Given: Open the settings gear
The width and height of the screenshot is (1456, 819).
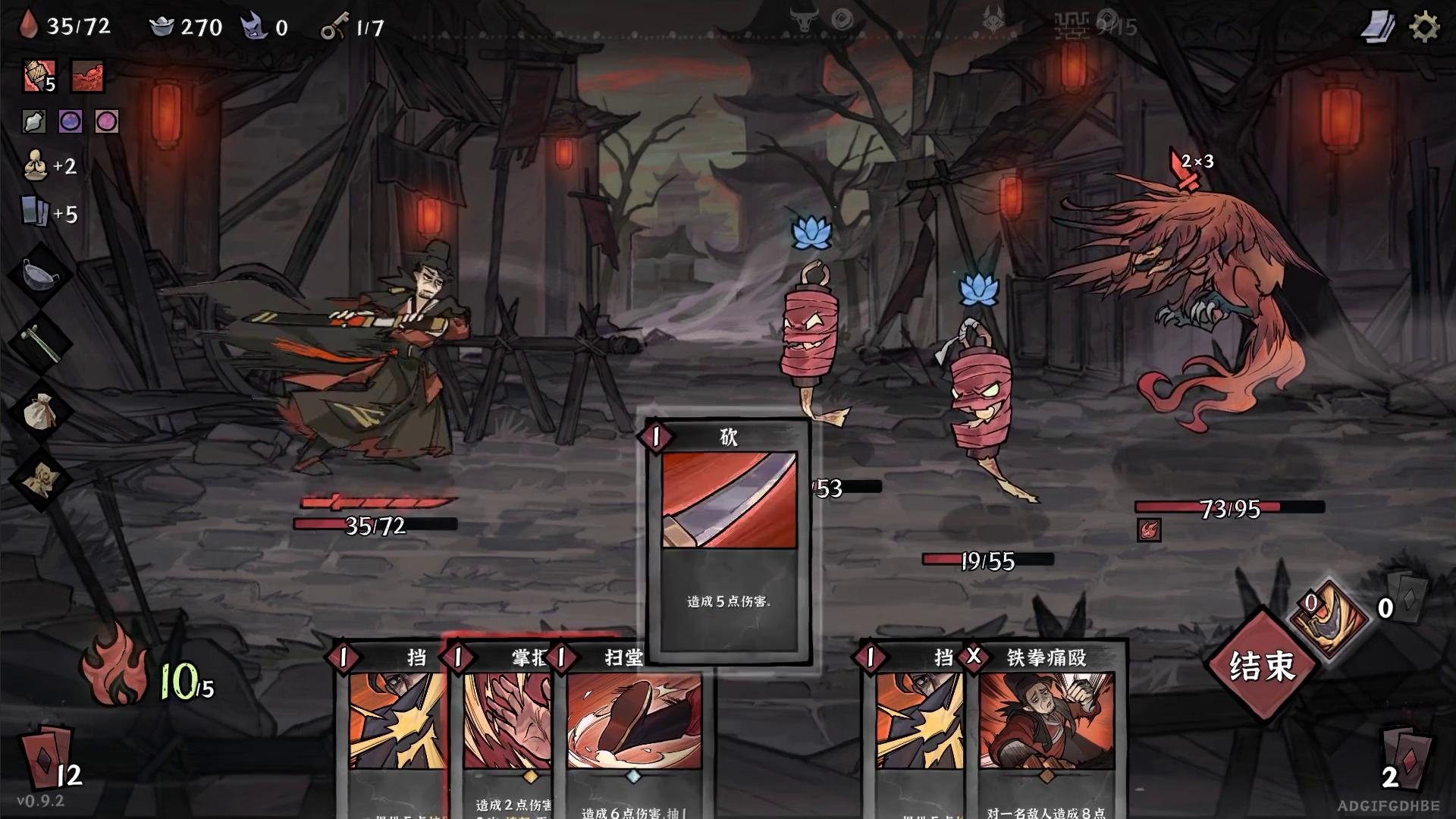Looking at the screenshot, I should click(x=1423, y=28).
